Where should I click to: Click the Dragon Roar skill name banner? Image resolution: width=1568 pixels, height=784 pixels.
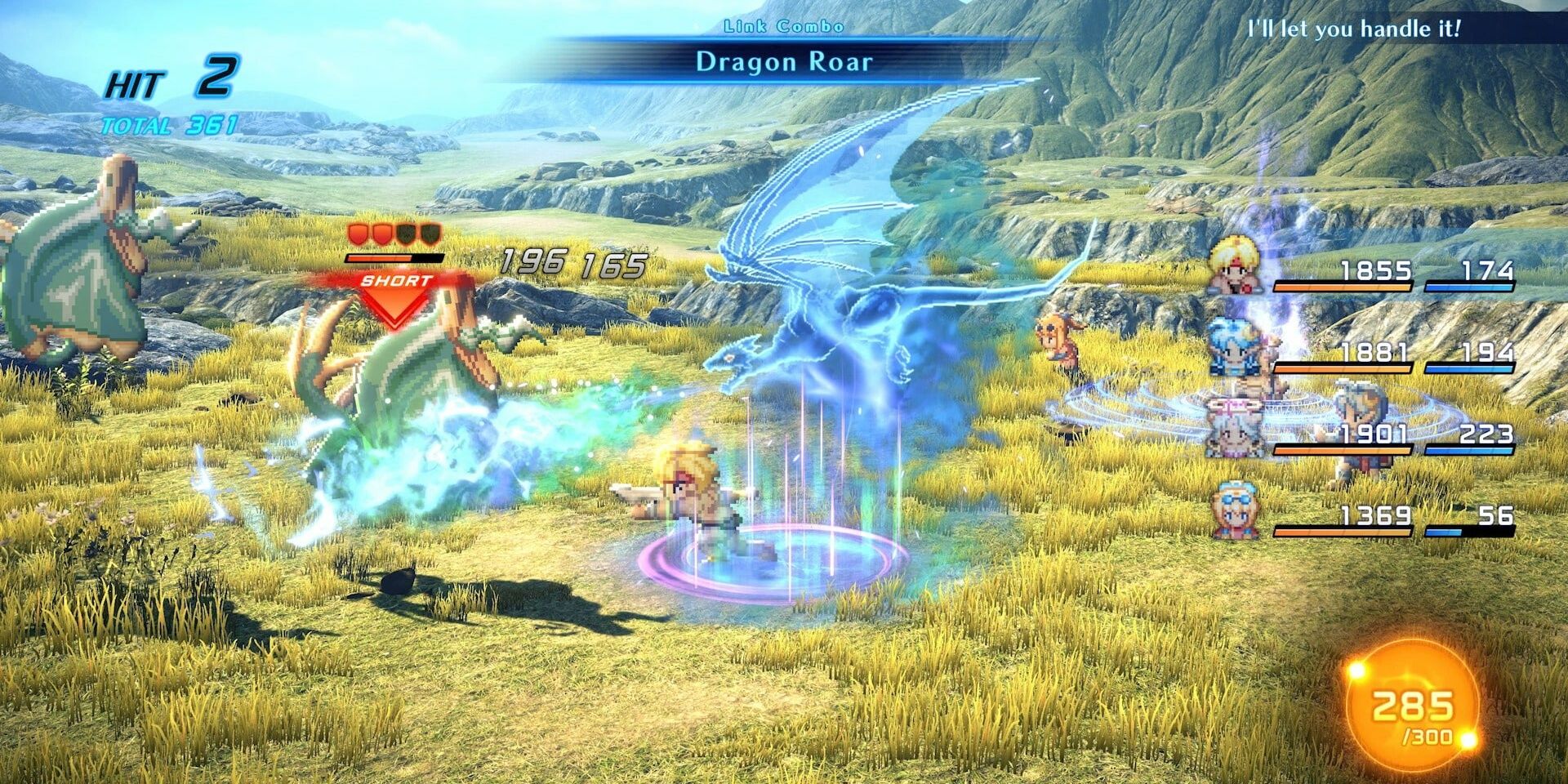pyautogui.click(x=784, y=60)
